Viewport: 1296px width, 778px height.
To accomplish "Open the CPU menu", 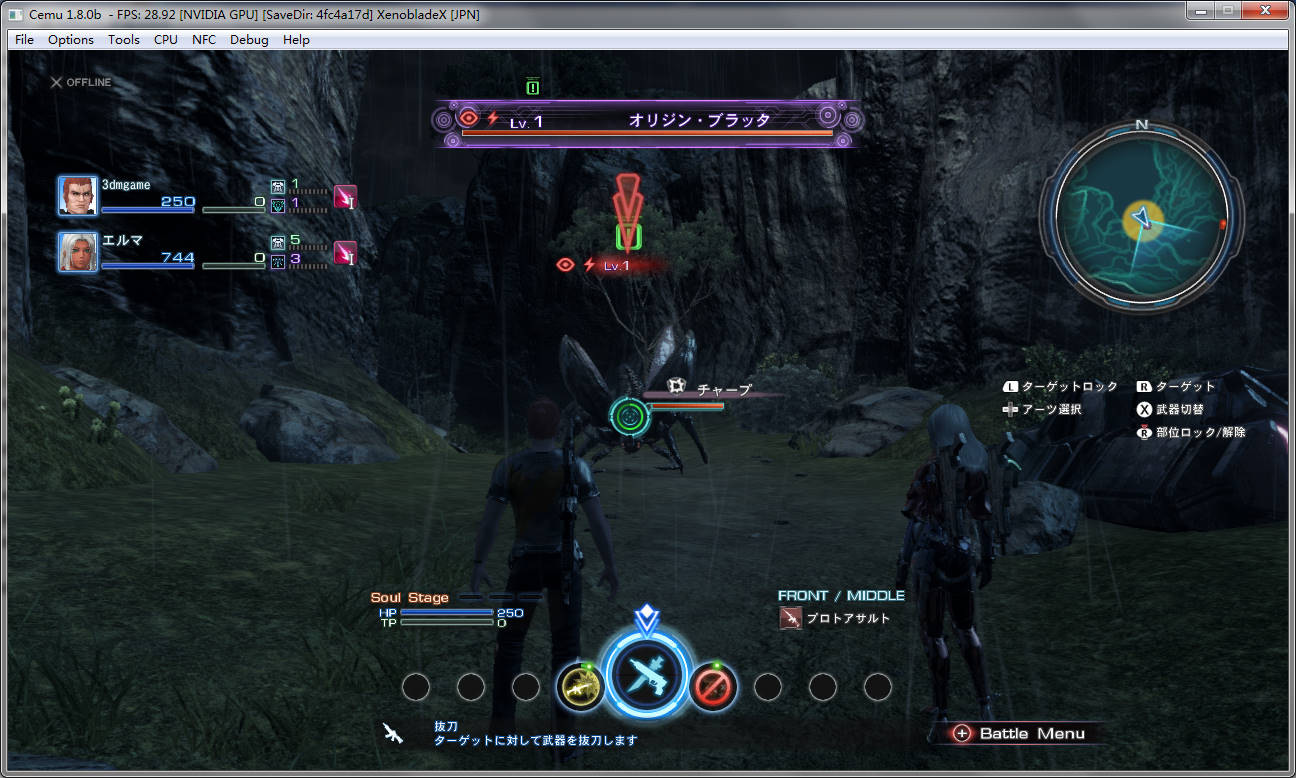I will (166, 40).
